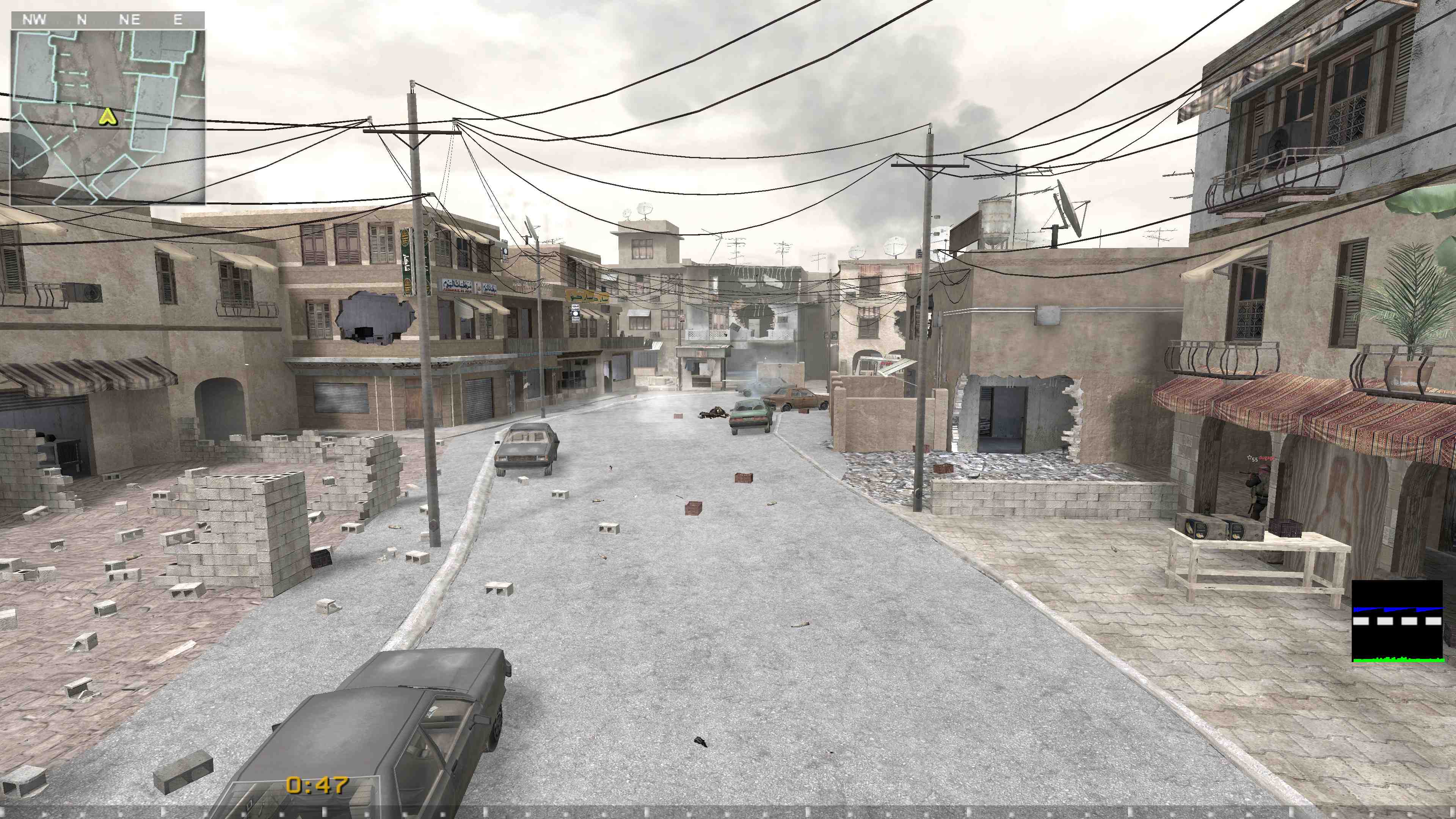This screenshot has width=1456, height=819.
Task: Click the enemy nametag reading dugag
Action: pyautogui.click(x=1267, y=458)
